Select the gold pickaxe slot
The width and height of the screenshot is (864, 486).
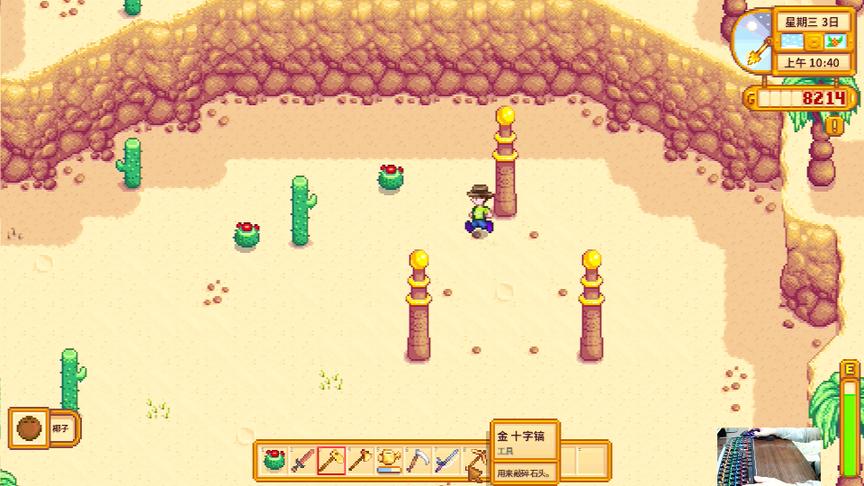[476, 460]
